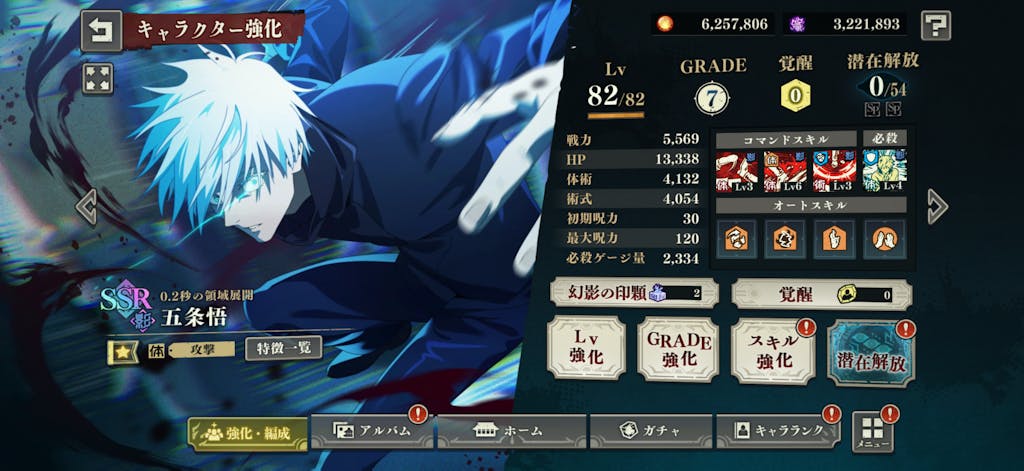Switch to the previous character arrow
This screenshot has width=1024, height=471.
[87, 206]
